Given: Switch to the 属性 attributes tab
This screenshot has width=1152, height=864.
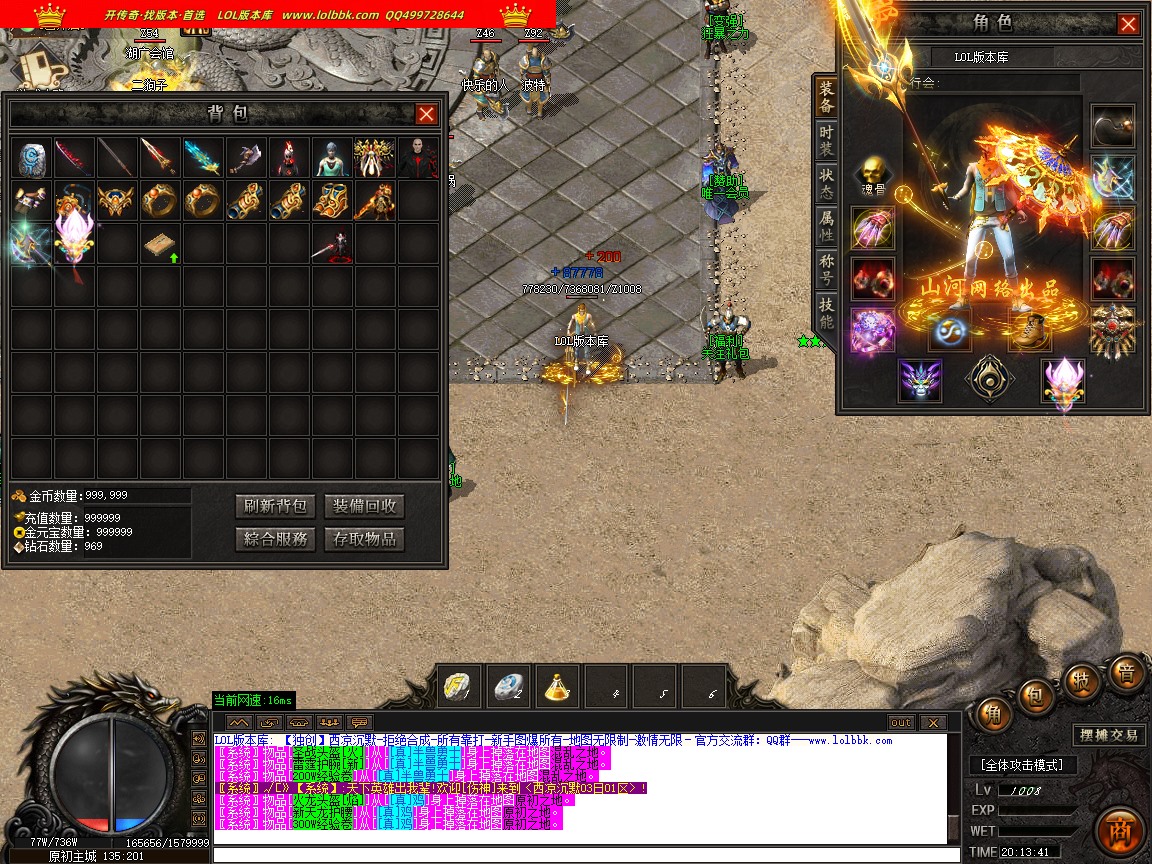Looking at the screenshot, I should click(x=826, y=226).
